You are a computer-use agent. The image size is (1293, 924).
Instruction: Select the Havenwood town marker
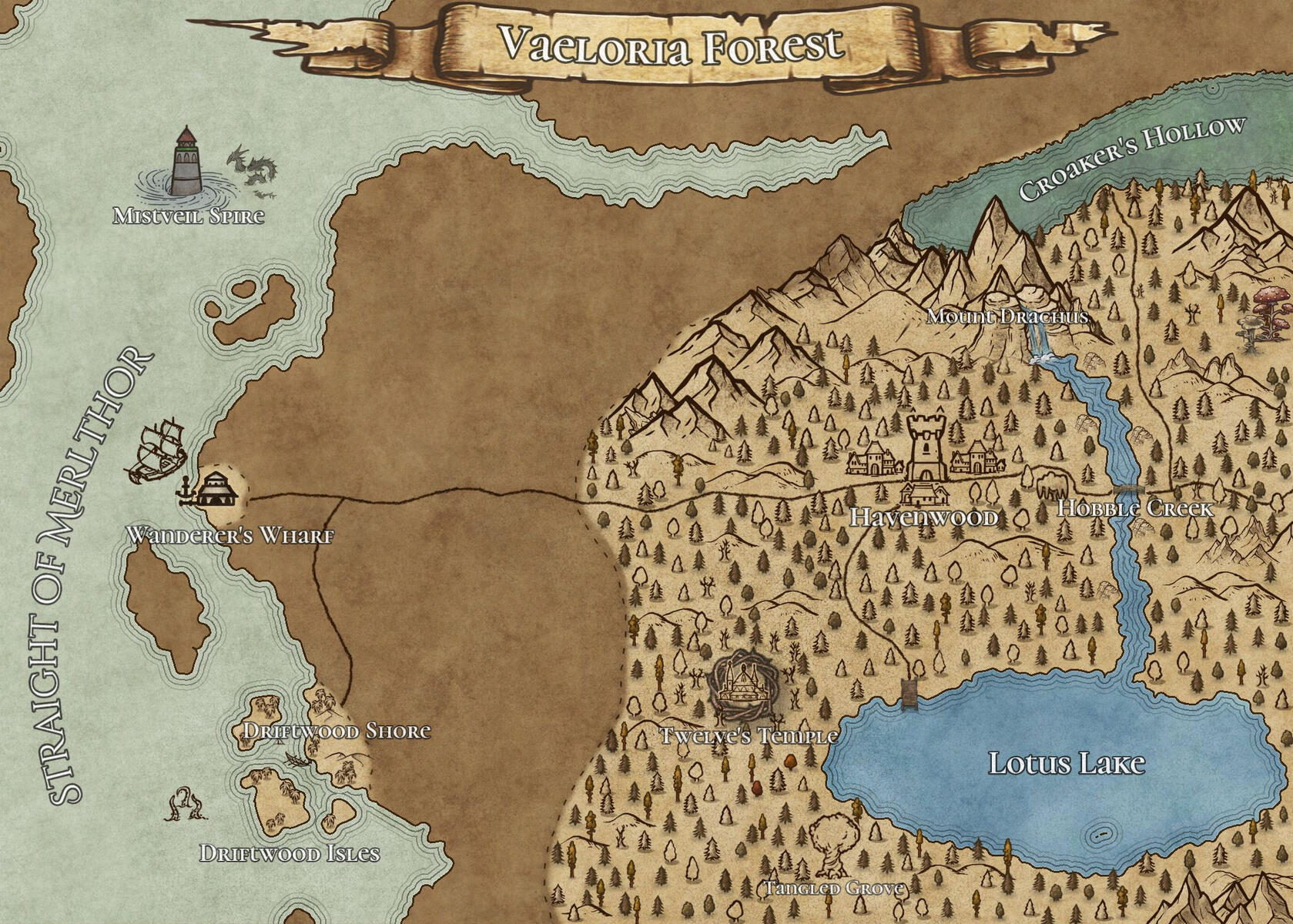pyautogui.click(x=926, y=454)
